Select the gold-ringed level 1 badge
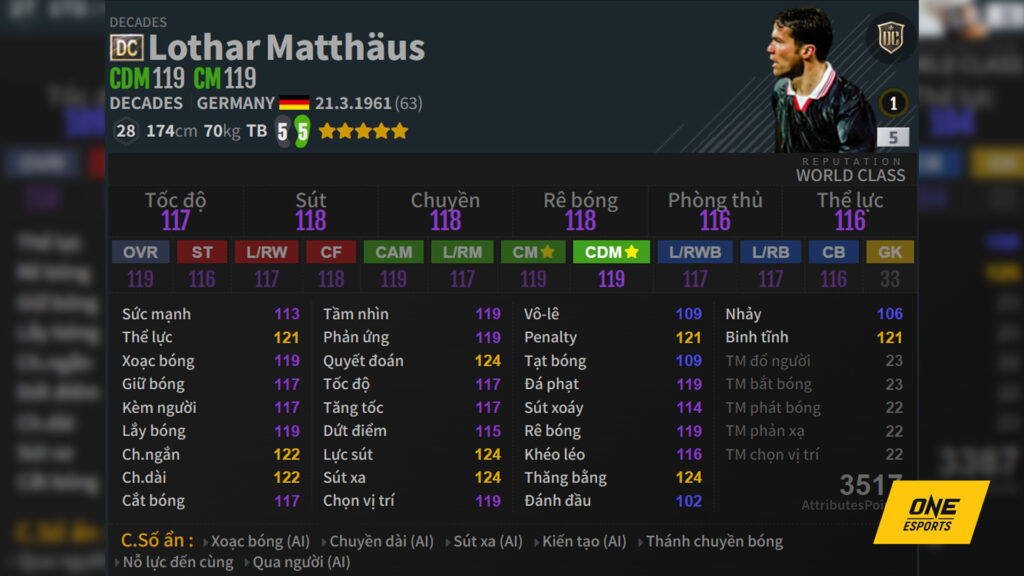The image size is (1024, 576). [893, 103]
